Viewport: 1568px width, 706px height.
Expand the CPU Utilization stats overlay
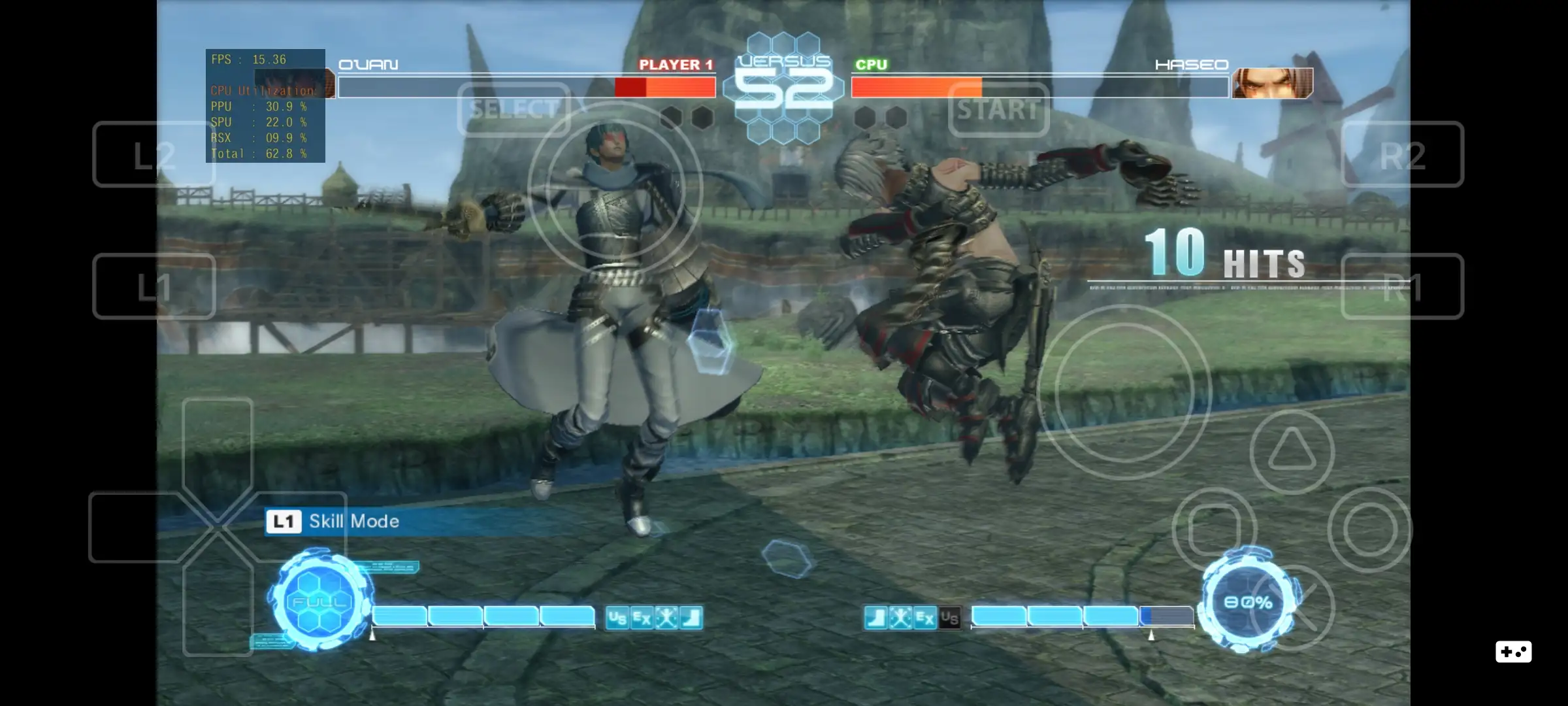coord(265,105)
